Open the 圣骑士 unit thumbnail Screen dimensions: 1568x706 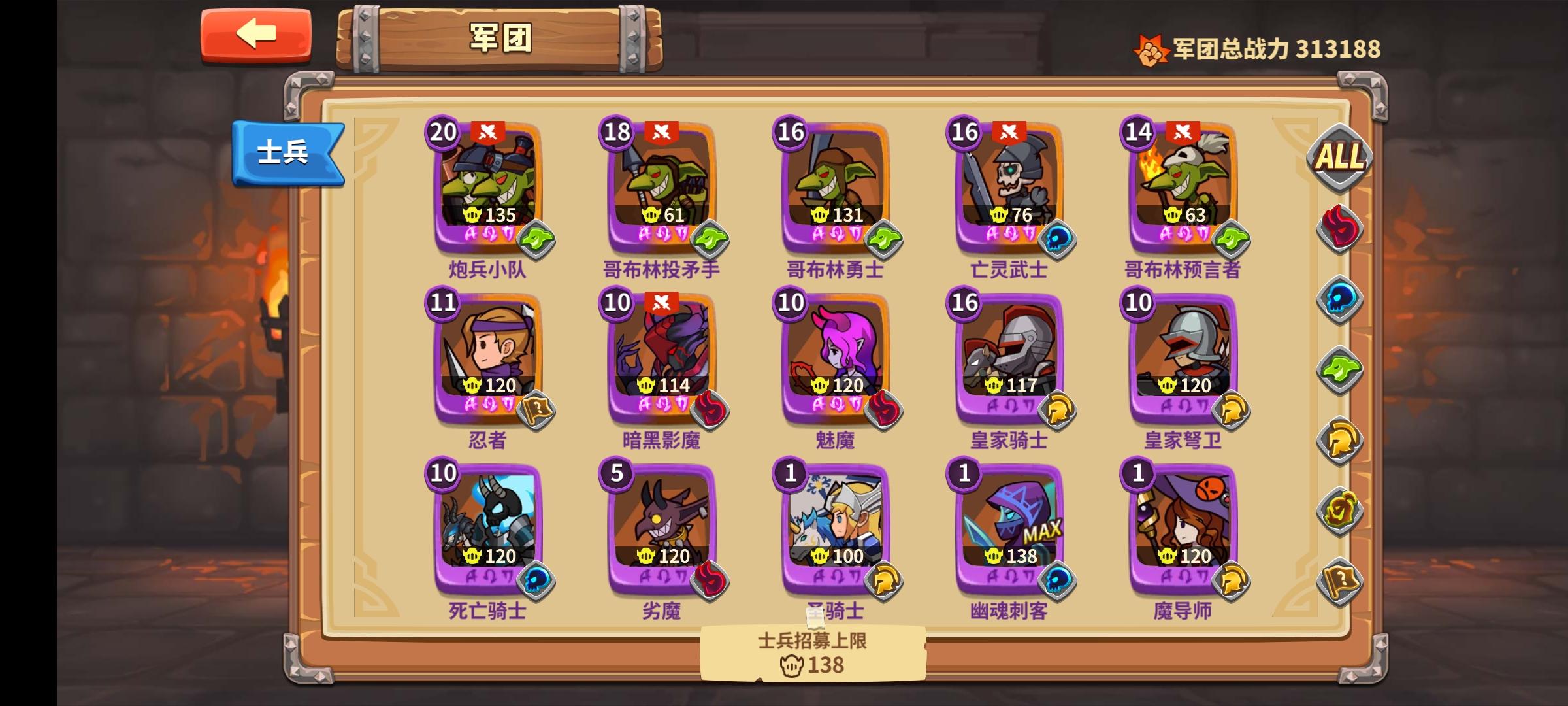[x=834, y=520]
